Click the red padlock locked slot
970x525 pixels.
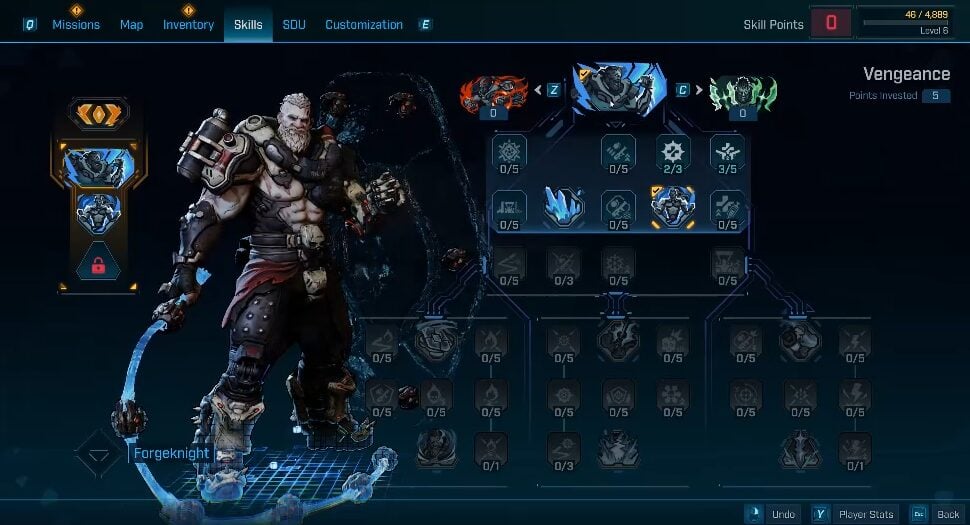[x=99, y=266]
